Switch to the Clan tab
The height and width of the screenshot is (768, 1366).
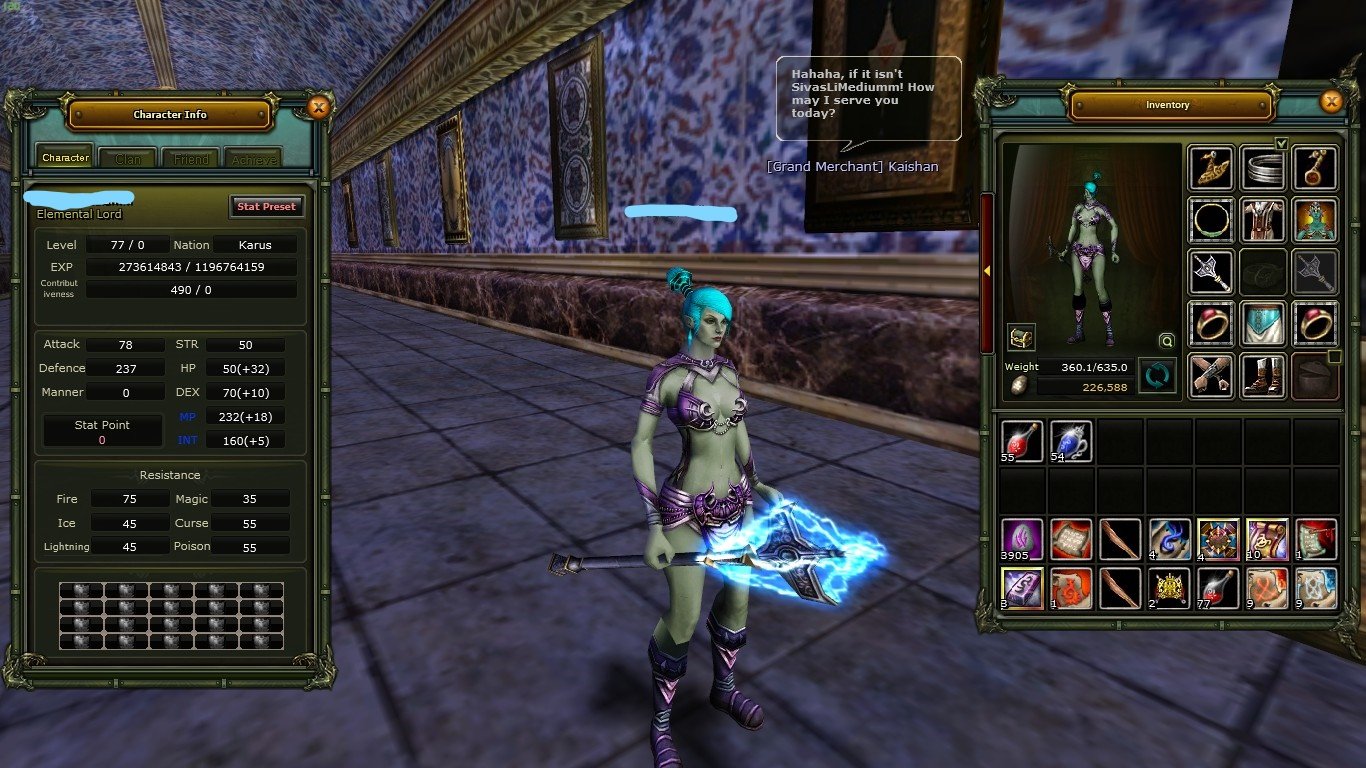pyautogui.click(x=128, y=158)
